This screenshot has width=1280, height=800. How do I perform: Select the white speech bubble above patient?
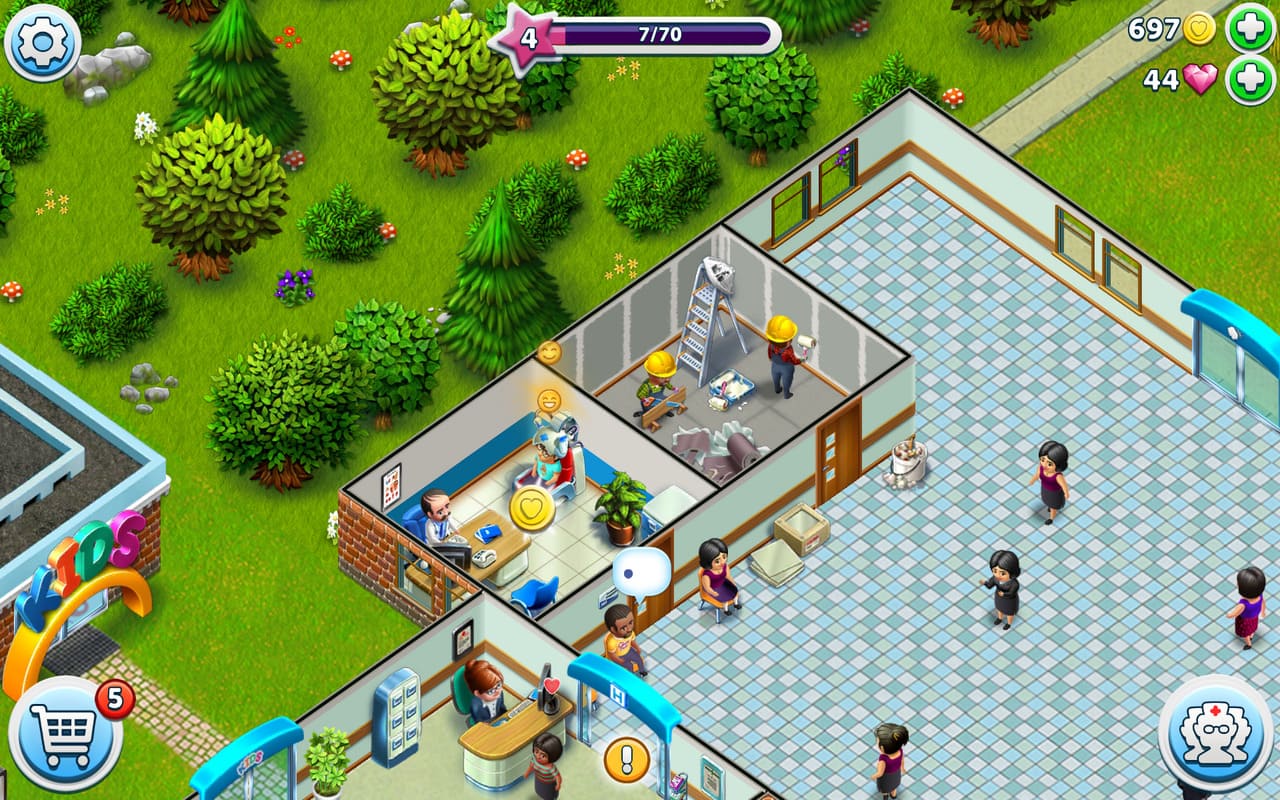[x=641, y=572]
